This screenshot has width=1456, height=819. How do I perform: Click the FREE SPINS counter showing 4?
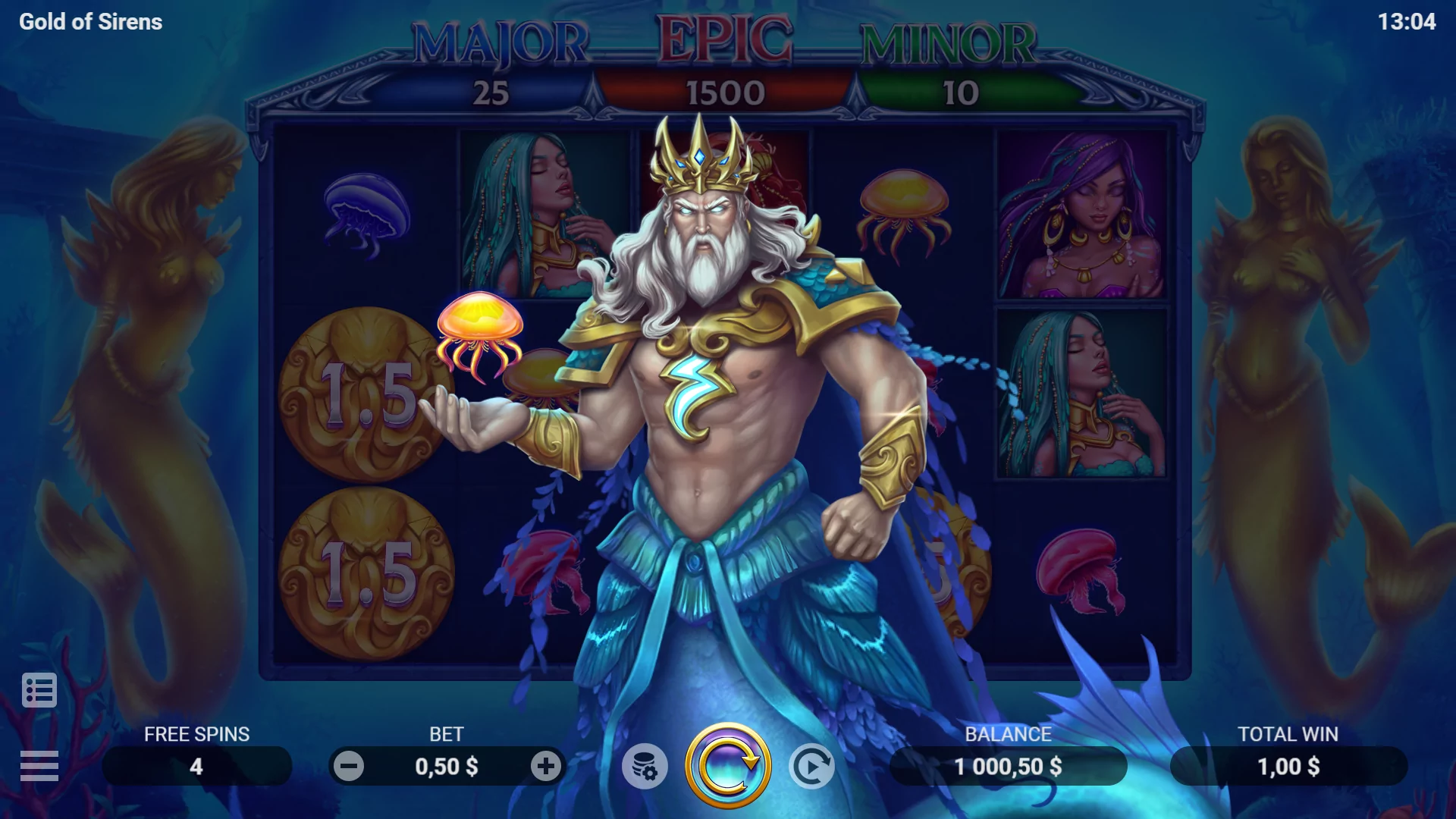(196, 765)
